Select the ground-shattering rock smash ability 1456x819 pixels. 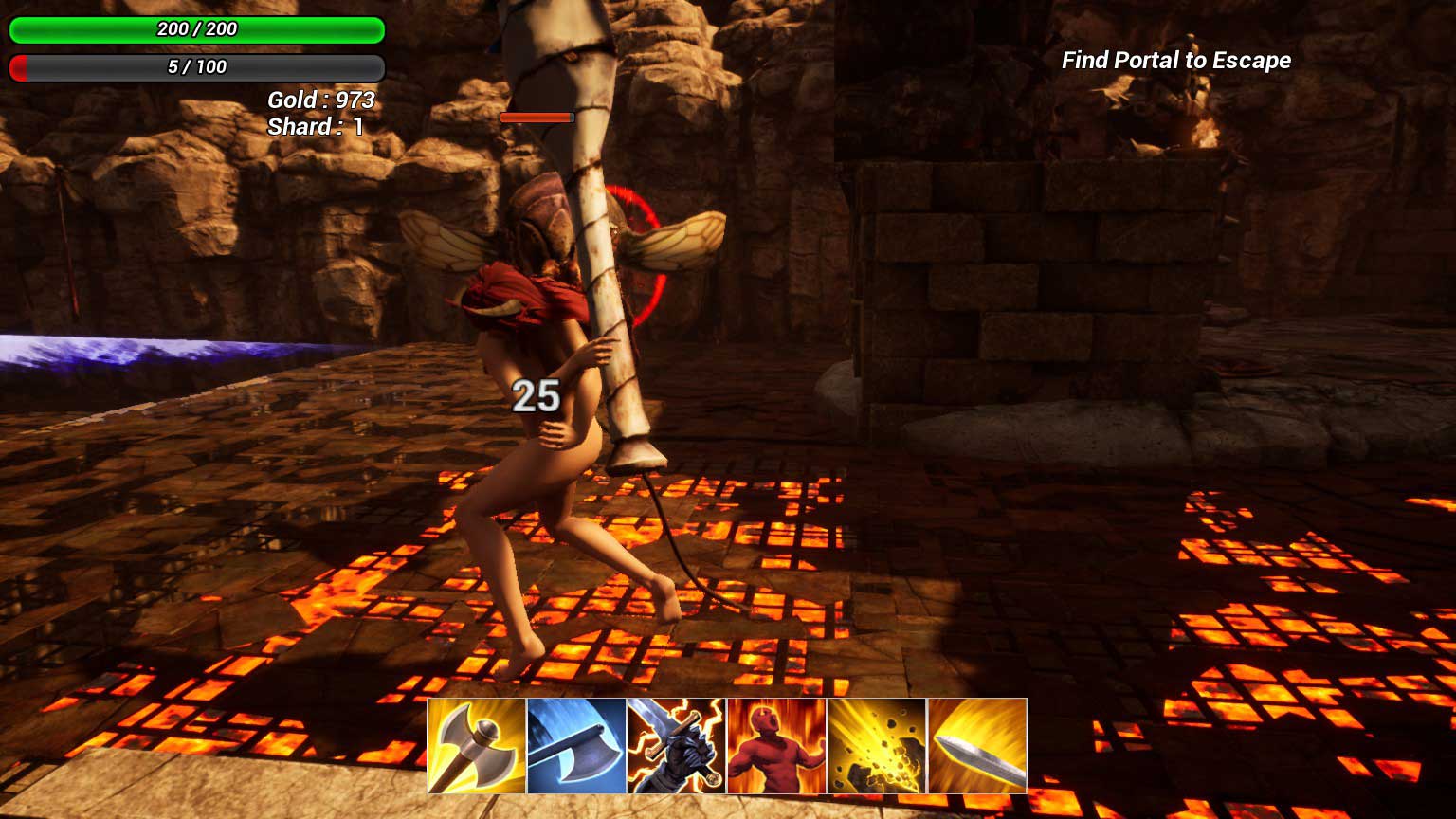[877, 746]
